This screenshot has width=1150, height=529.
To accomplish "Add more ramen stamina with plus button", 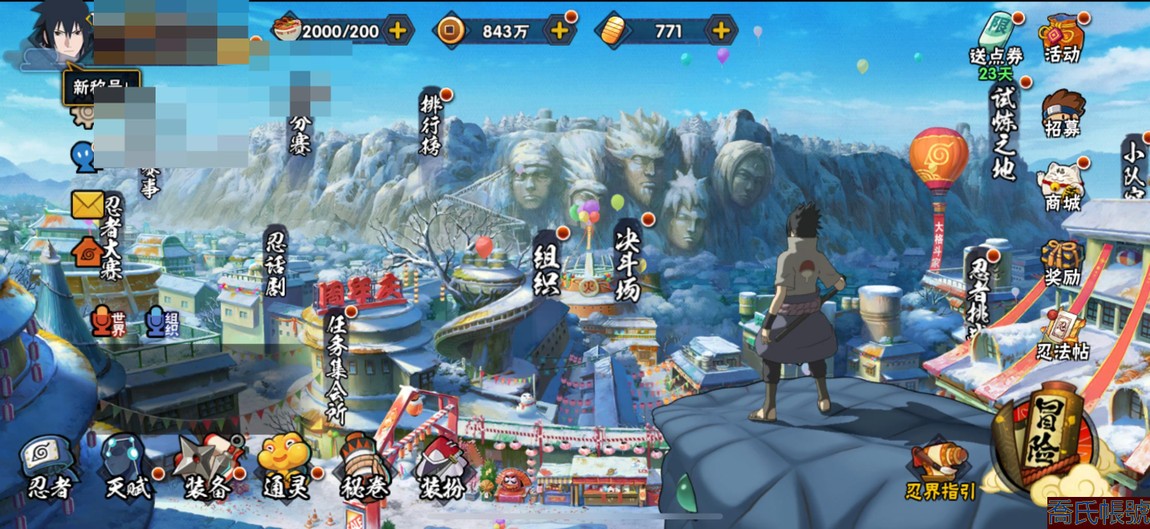I will coord(397,30).
